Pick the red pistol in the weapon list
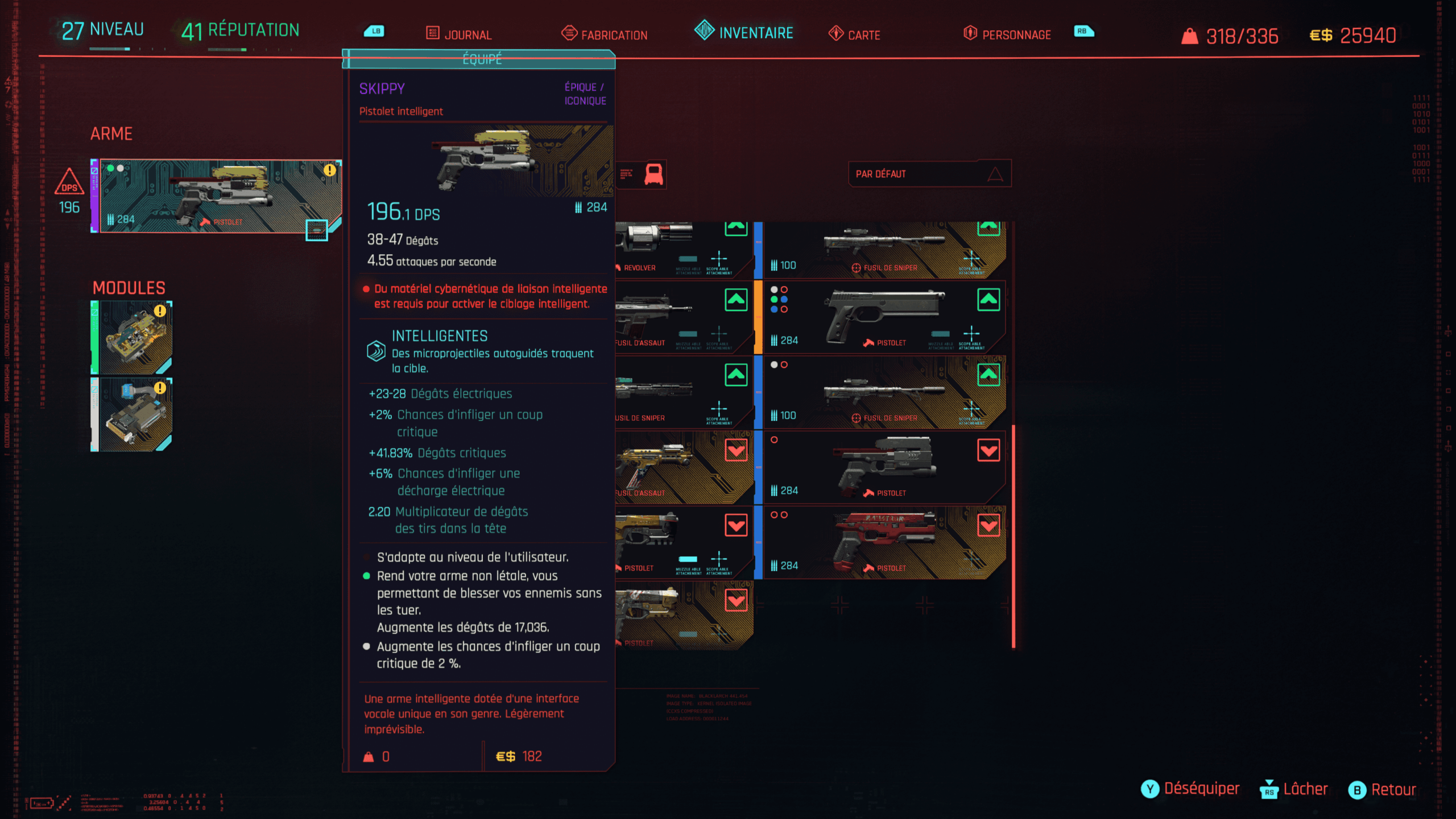This screenshot has width=1456, height=819. coord(884,543)
